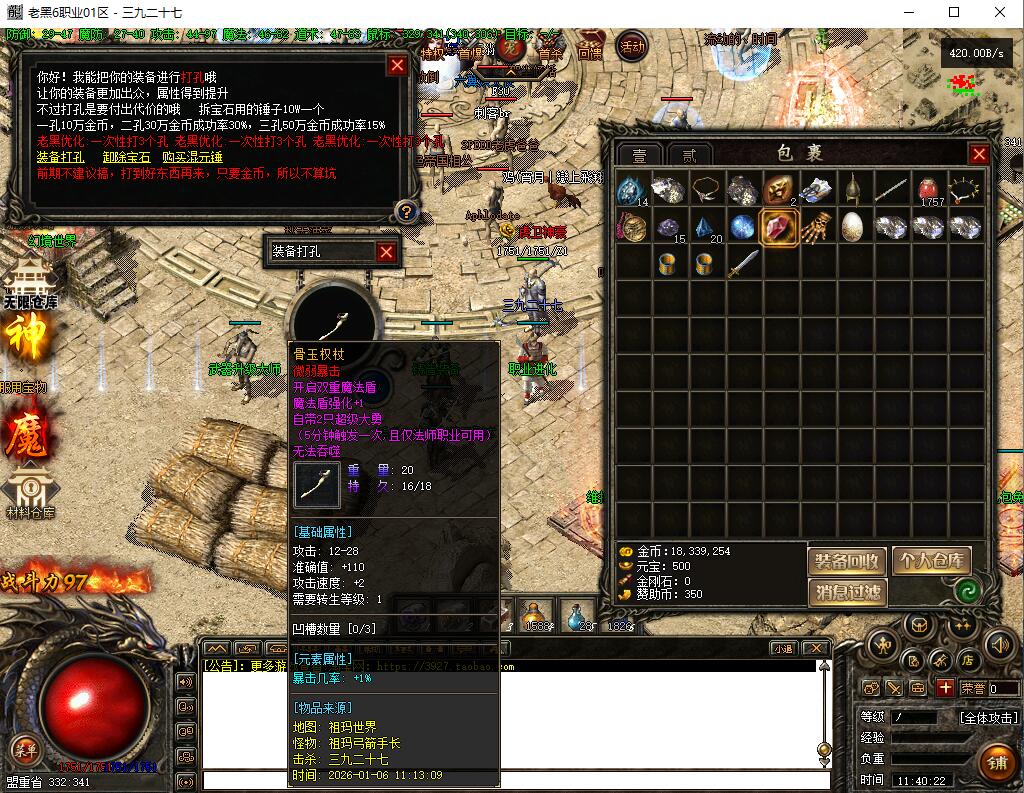Image resolution: width=1024 pixels, height=793 pixels.
Task: Close the 包裹 inventory window
Action: click(x=979, y=154)
